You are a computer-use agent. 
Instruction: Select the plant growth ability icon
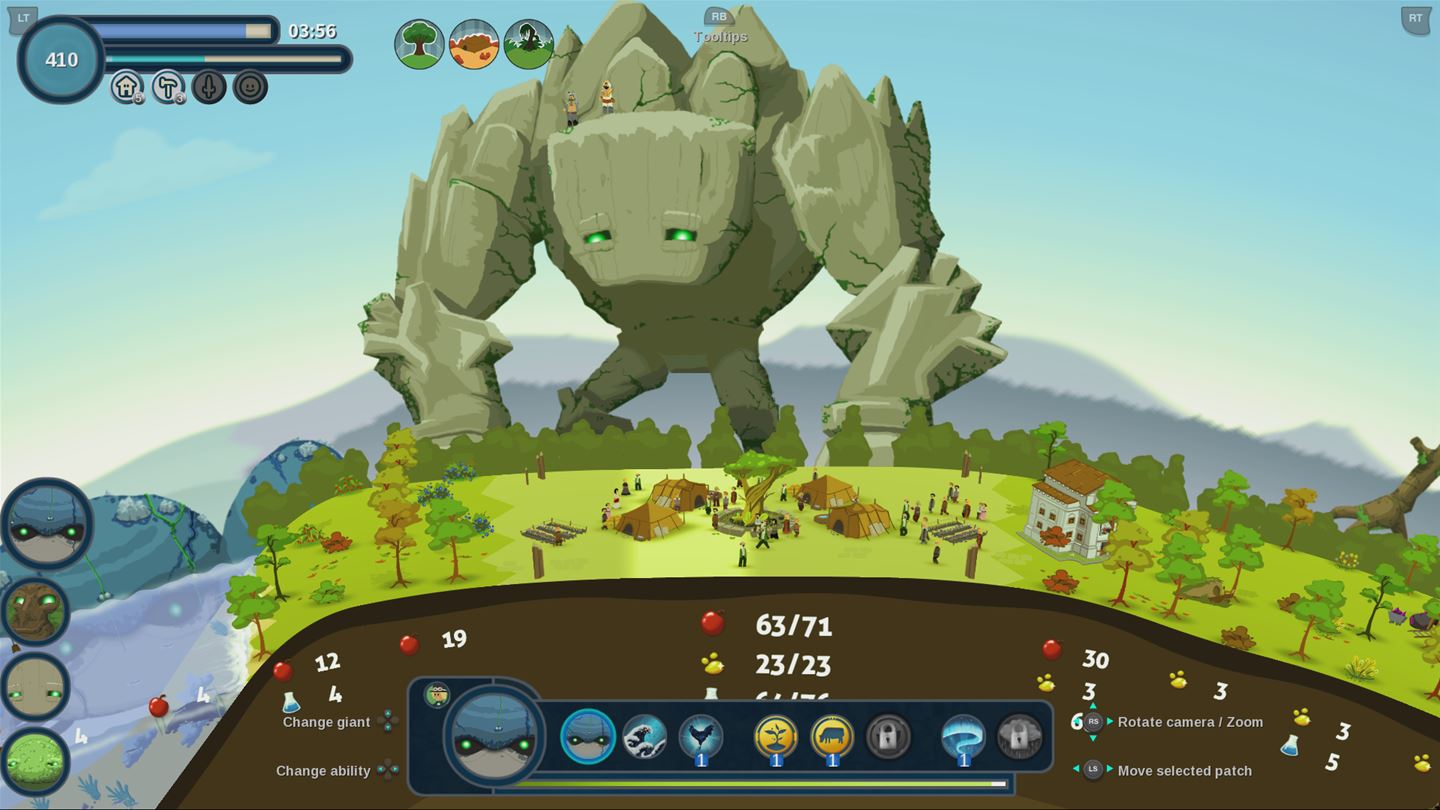tap(776, 735)
